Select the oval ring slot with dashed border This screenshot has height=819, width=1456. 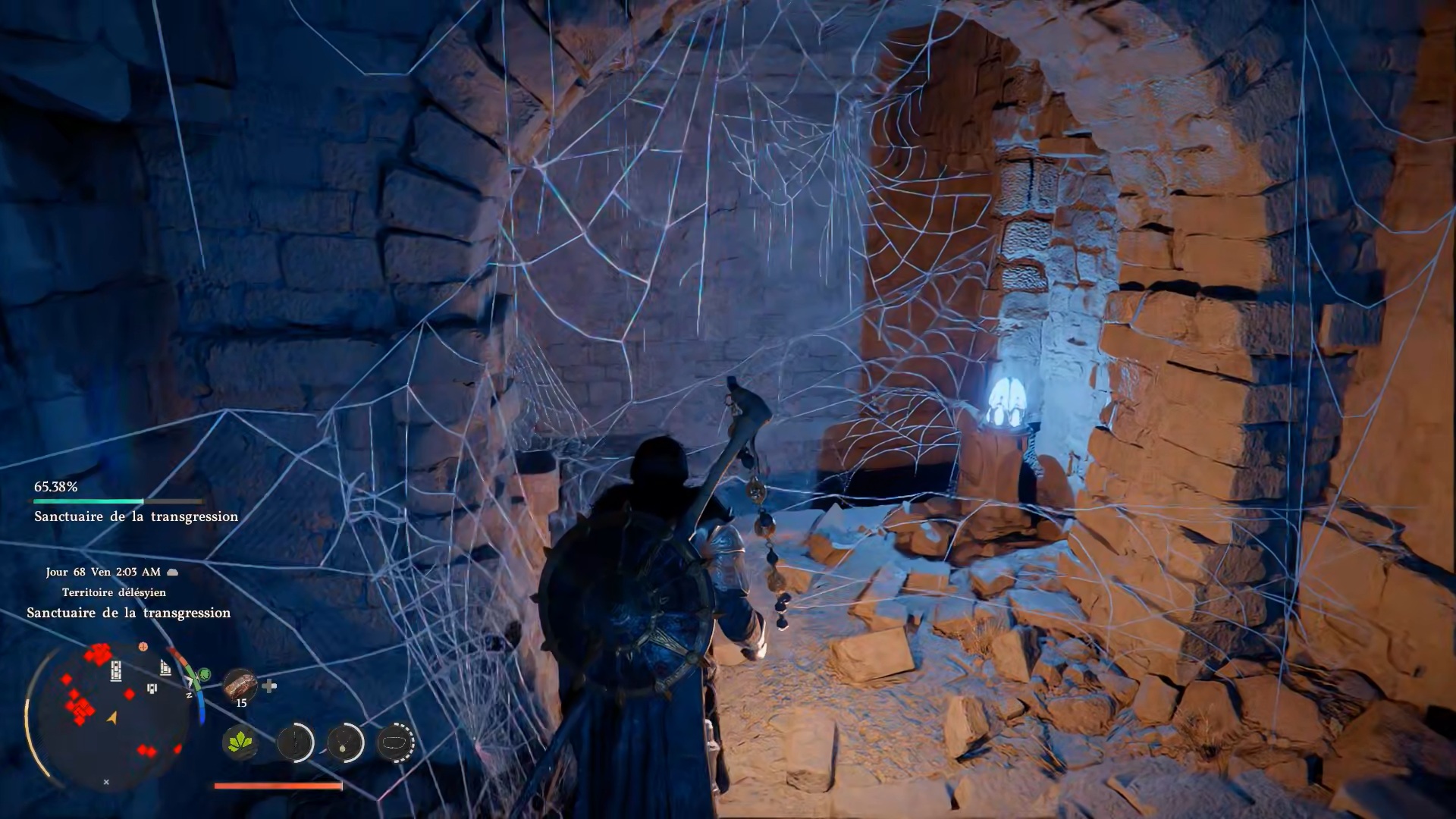(x=395, y=742)
